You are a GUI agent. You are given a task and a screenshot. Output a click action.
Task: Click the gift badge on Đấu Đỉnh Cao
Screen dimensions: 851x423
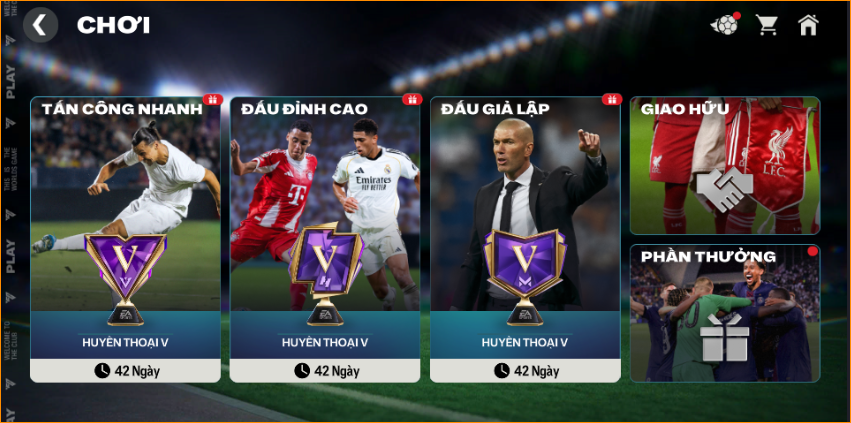point(411,100)
